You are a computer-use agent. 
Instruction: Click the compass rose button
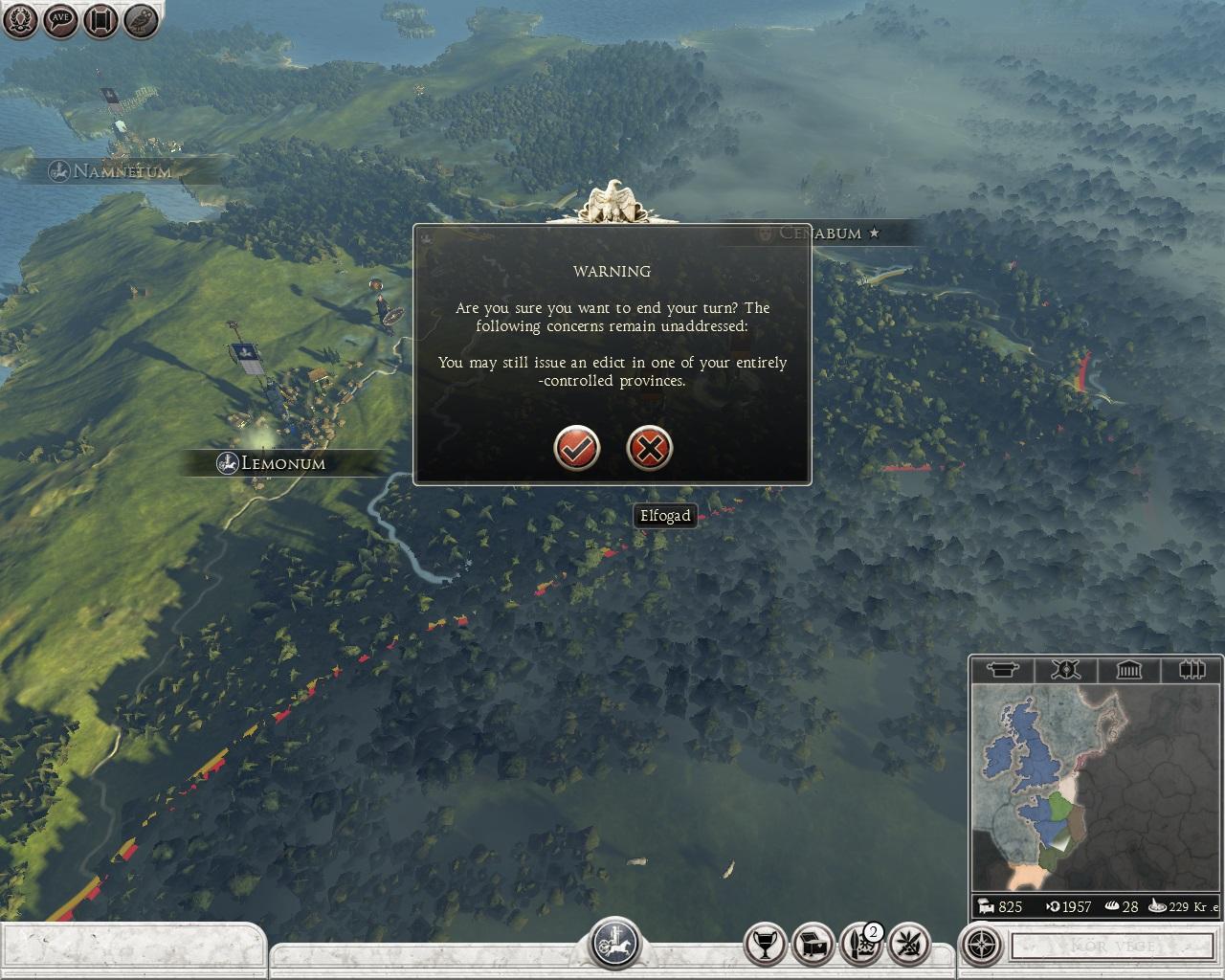coord(981,946)
